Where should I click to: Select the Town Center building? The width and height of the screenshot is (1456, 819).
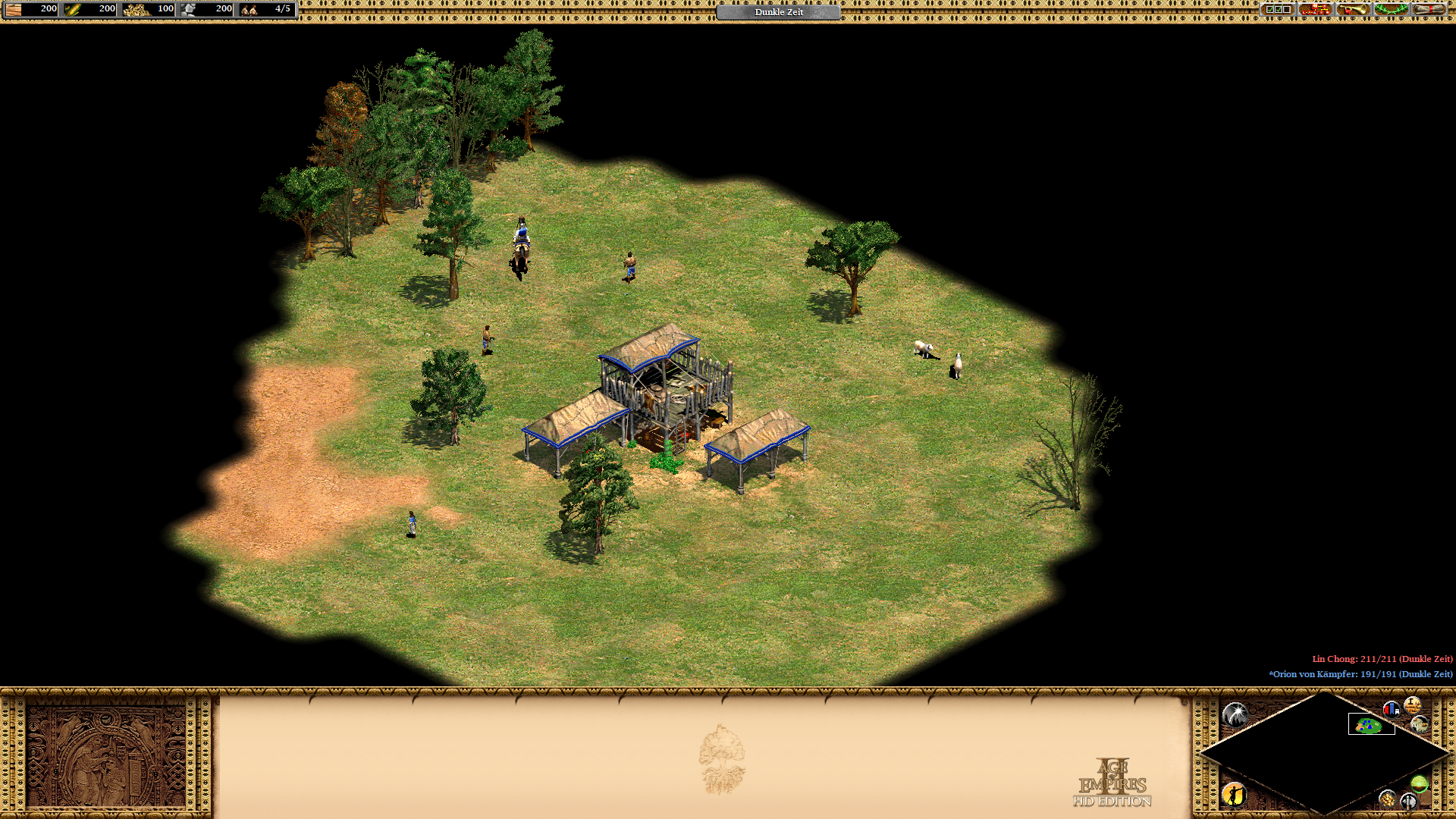[x=667, y=394]
